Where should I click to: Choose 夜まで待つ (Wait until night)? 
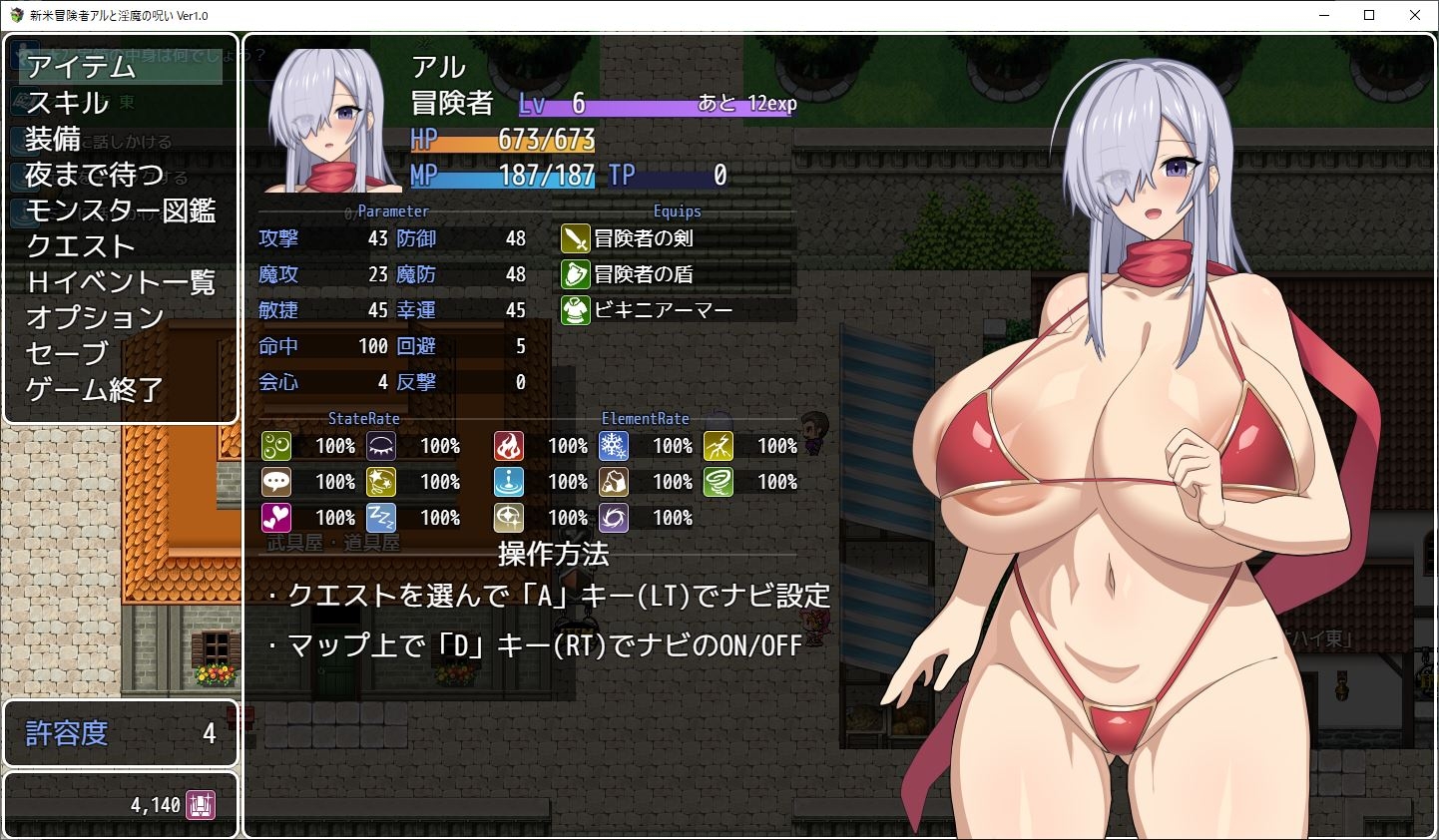tap(95, 175)
